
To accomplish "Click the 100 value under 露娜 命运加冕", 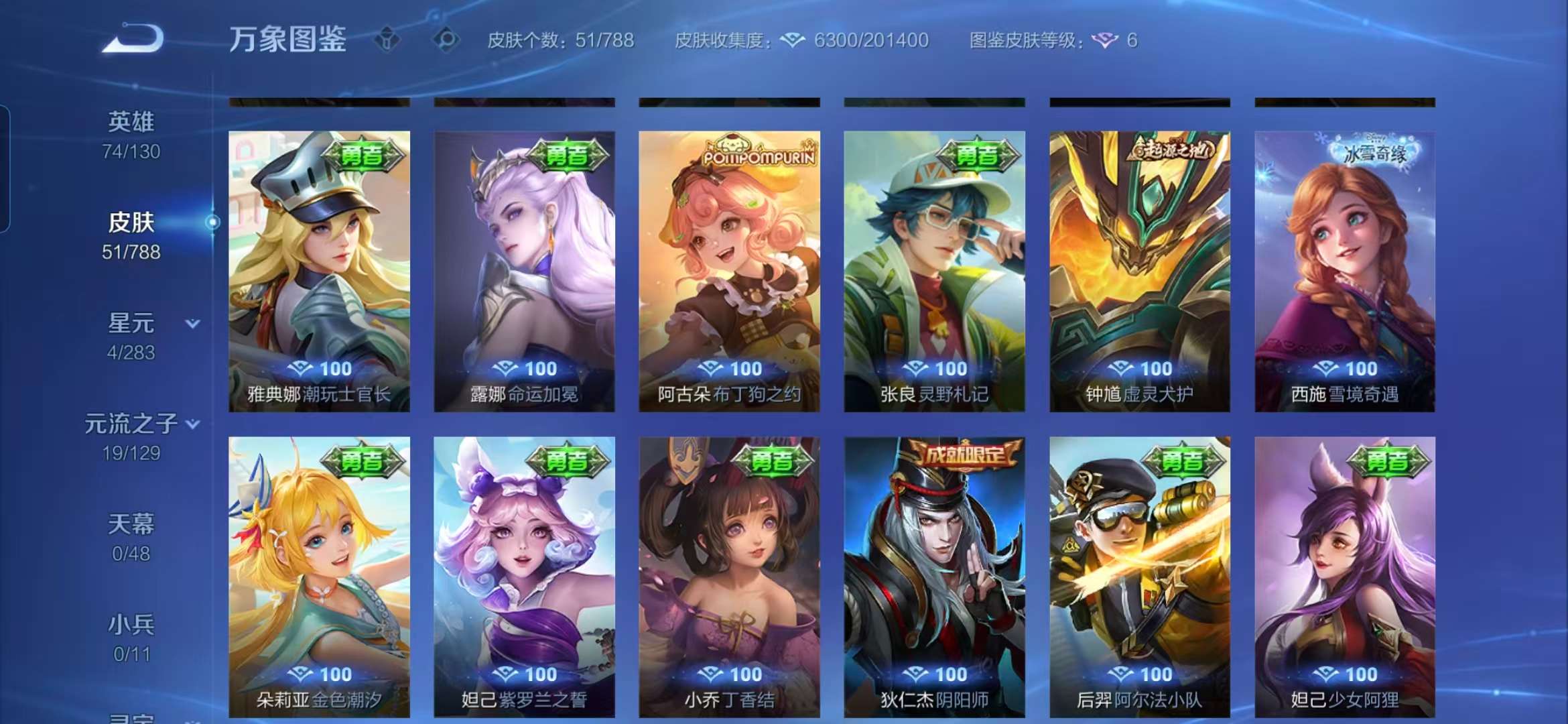I will coord(537,368).
